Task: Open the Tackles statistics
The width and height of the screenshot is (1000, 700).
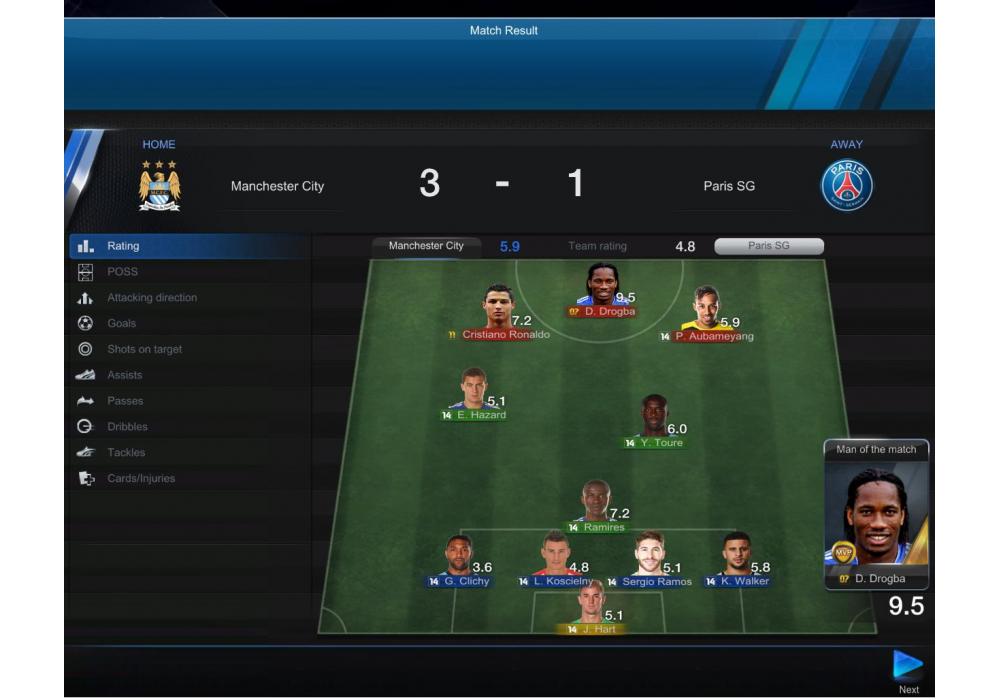Action: point(126,453)
